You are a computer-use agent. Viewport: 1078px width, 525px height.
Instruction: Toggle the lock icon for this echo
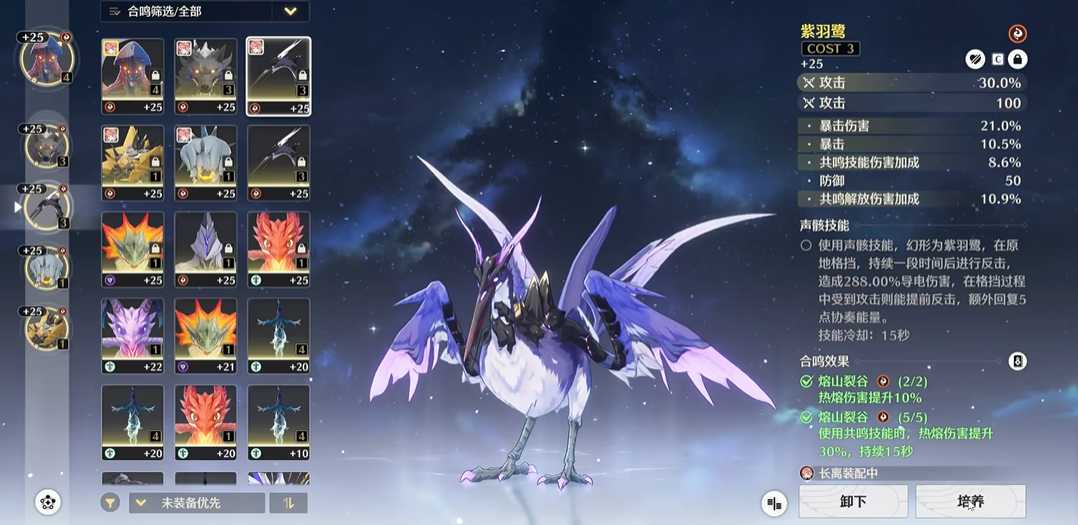[1017, 60]
